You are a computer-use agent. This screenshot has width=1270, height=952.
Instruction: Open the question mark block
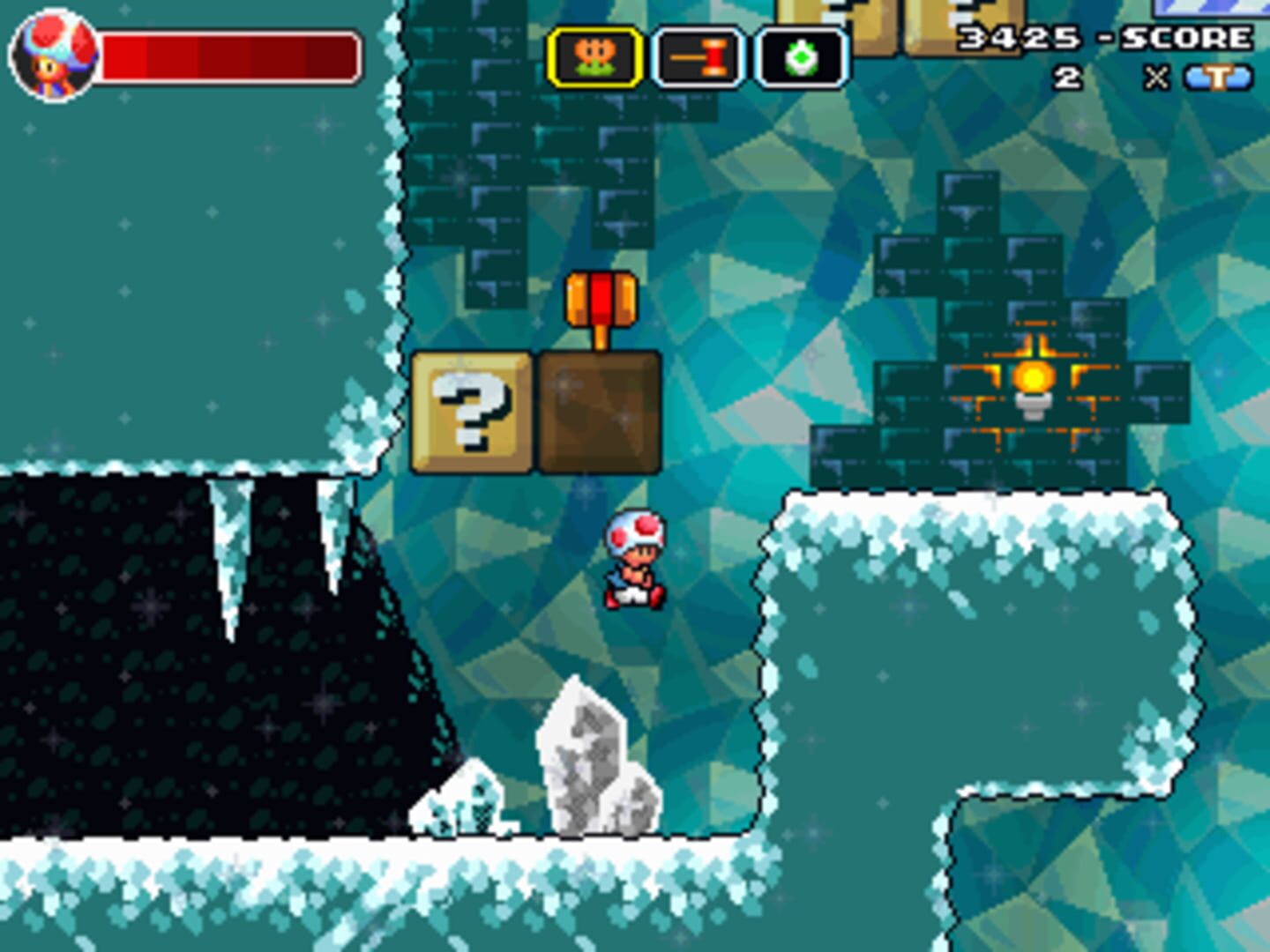[472, 410]
